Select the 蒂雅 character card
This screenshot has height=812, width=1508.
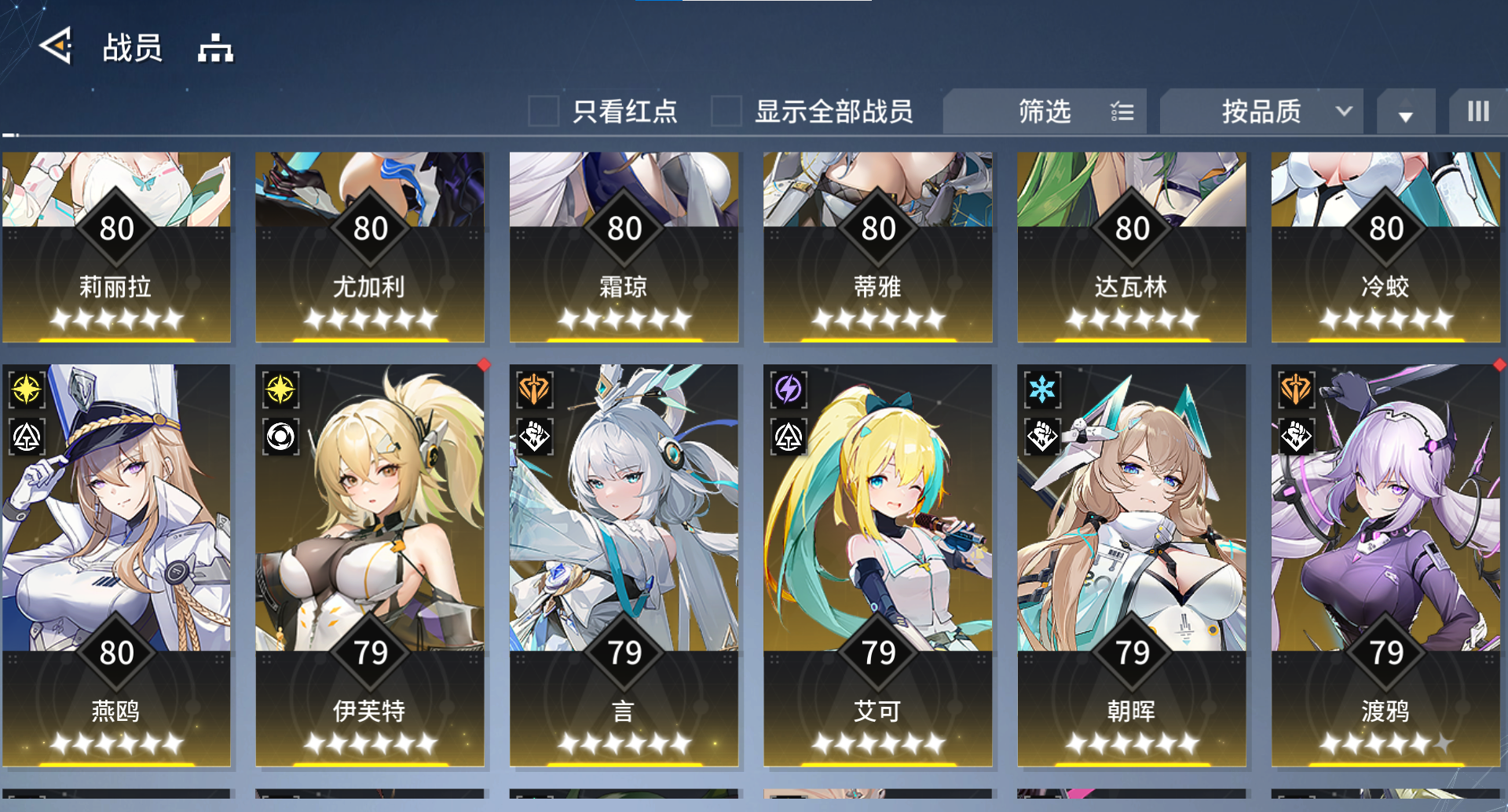point(877,247)
